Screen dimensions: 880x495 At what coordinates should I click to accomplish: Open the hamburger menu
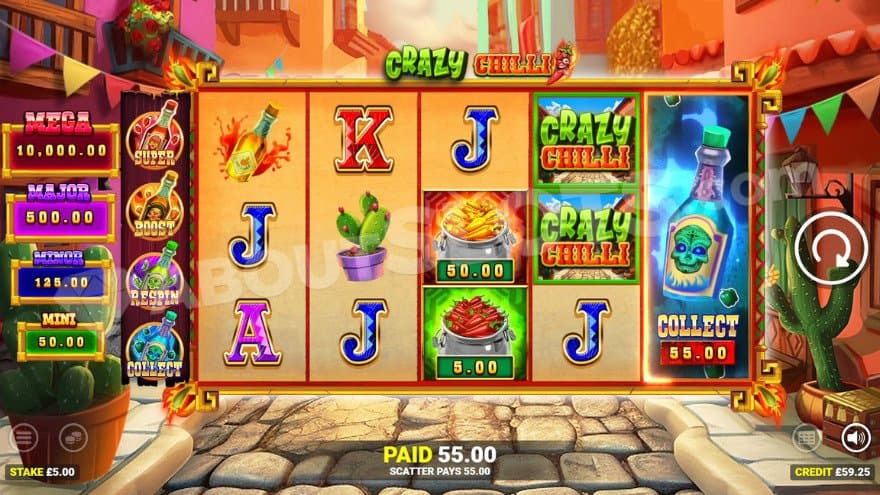pos(24,437)
